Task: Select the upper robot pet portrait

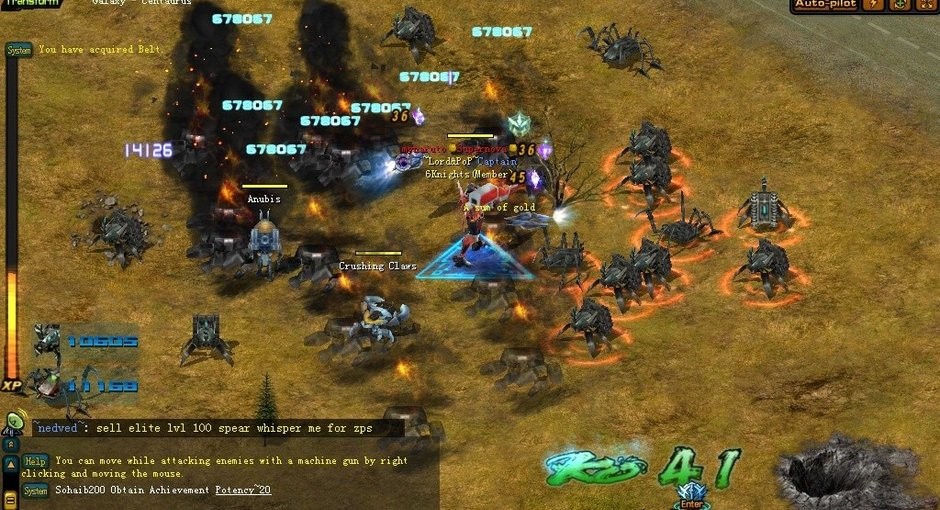Action: pyautogui.click(x=46, y=340)
